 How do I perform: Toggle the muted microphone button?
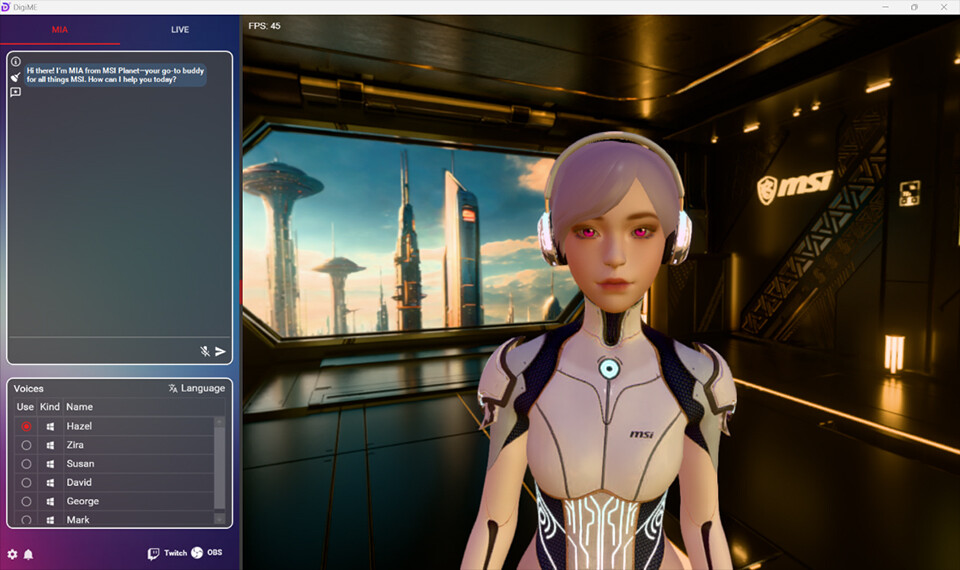[204, 351]
